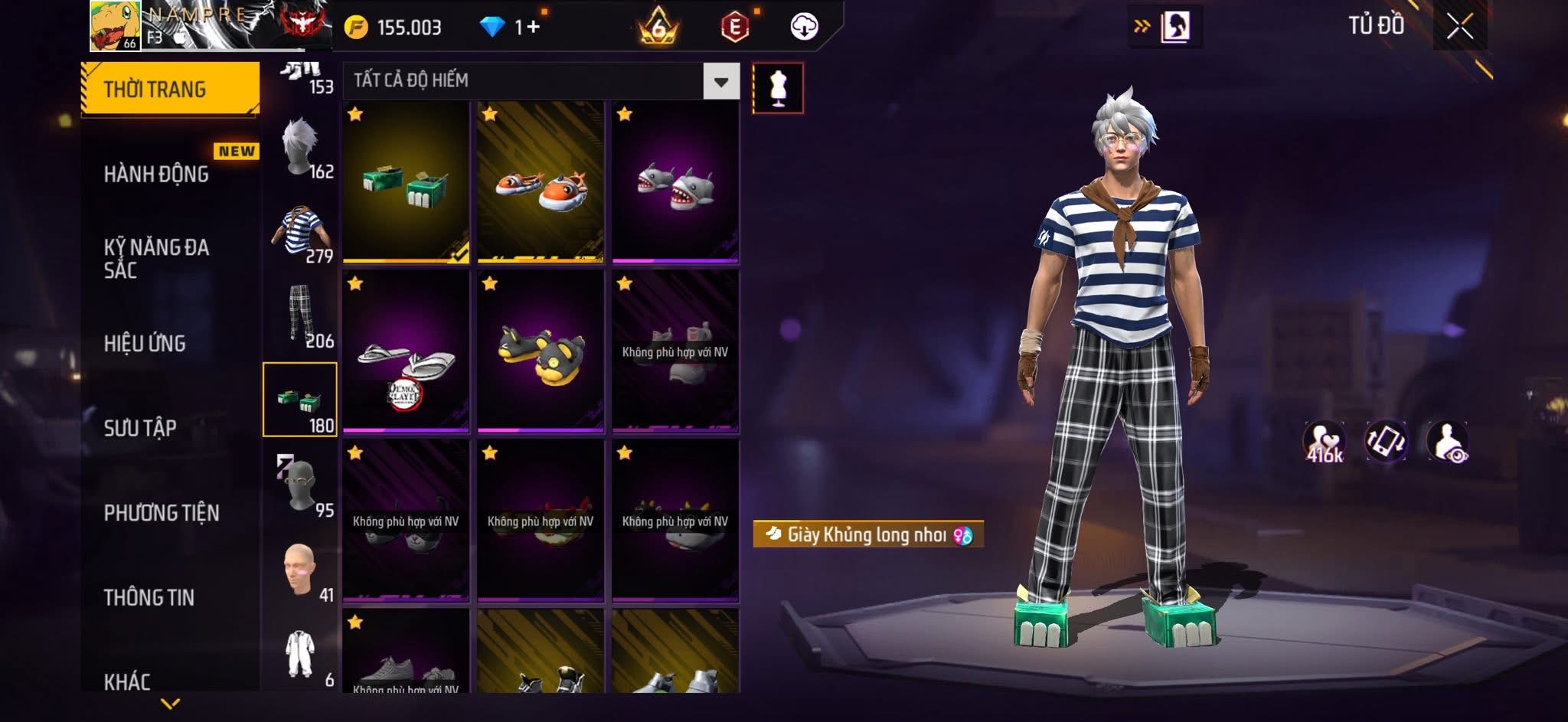
Task: Click the mannequin outfit preview button
Action: (x=778, y=88)
